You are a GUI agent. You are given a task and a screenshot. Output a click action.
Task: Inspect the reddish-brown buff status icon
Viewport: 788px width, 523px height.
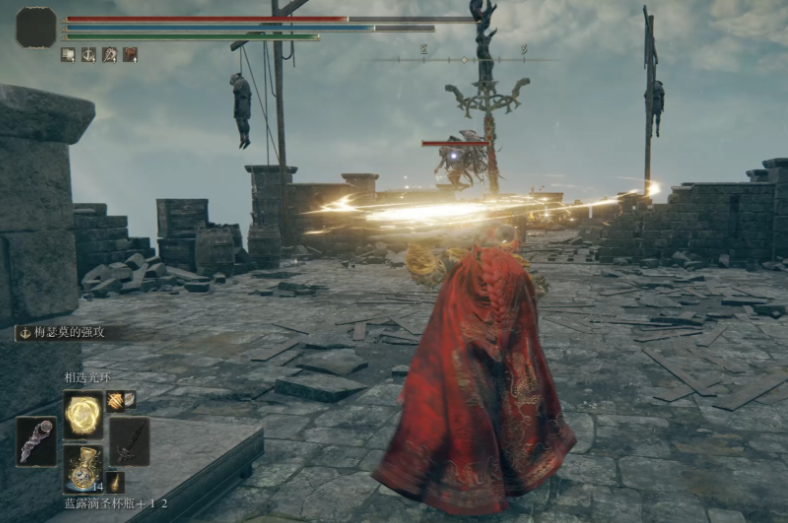[x=130, y=55]
